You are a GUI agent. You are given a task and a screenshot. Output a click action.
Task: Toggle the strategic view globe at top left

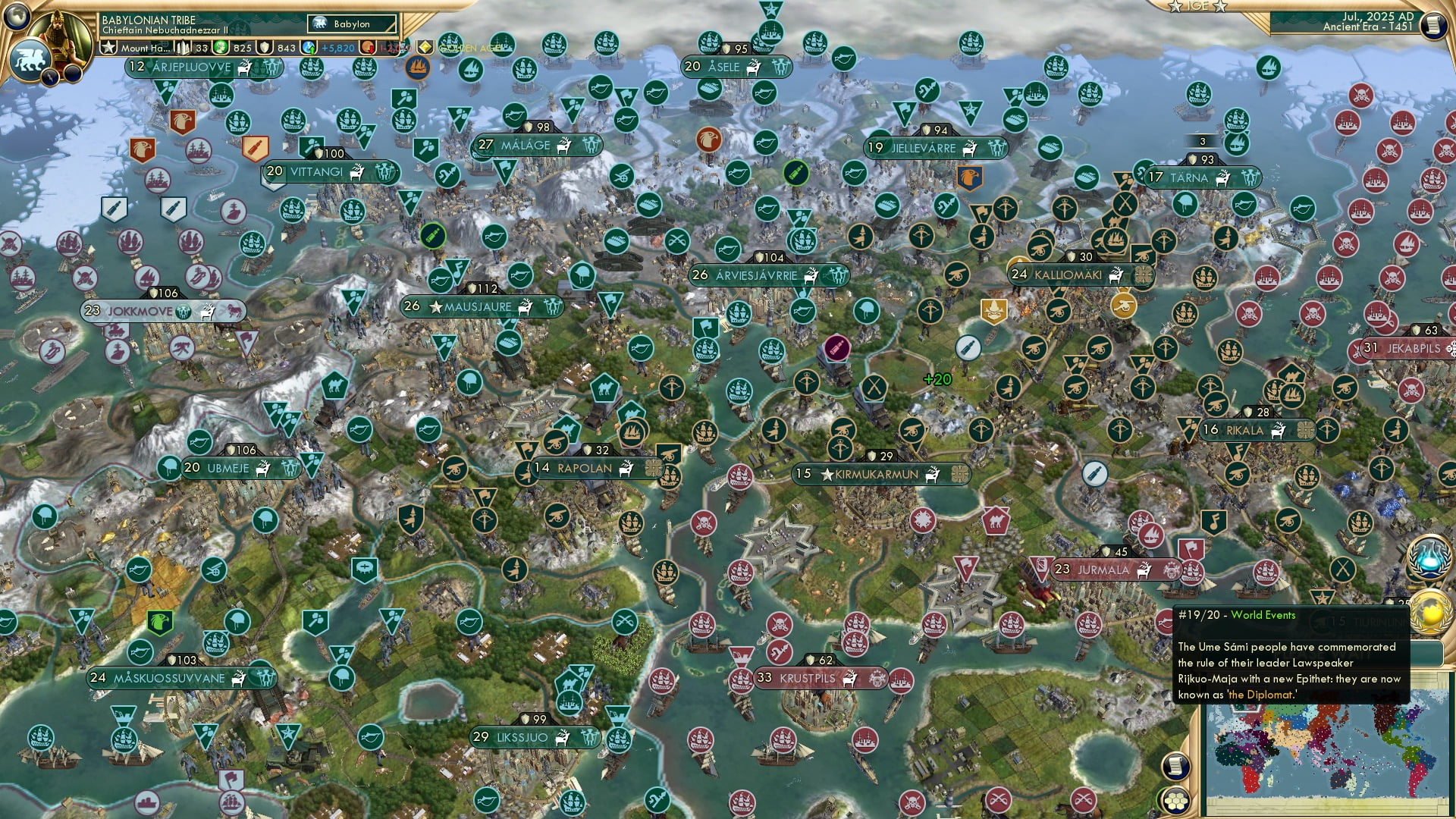coord(16,19)
